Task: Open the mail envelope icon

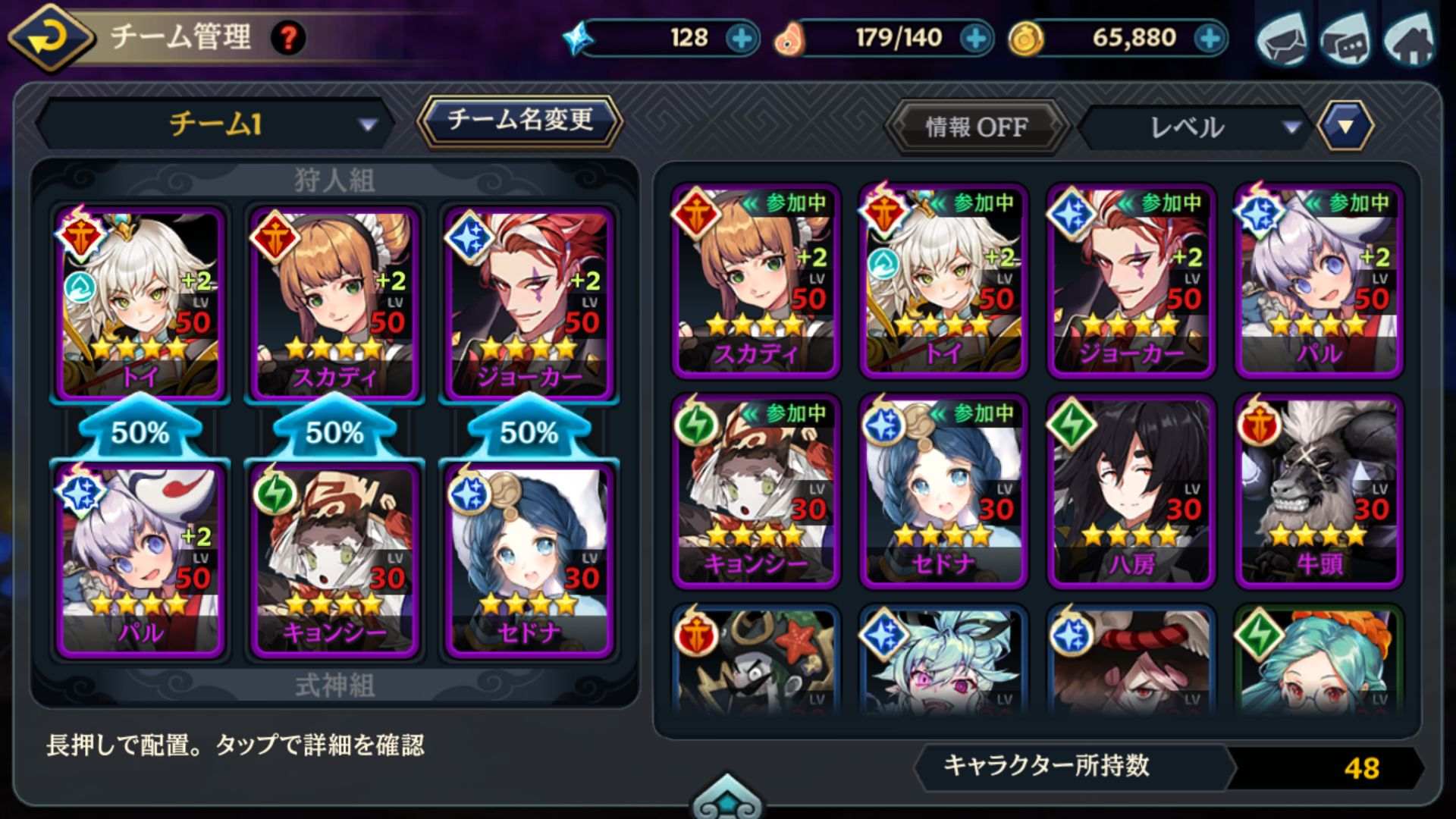Action: pyautogui.click(x=1283, y=38)
